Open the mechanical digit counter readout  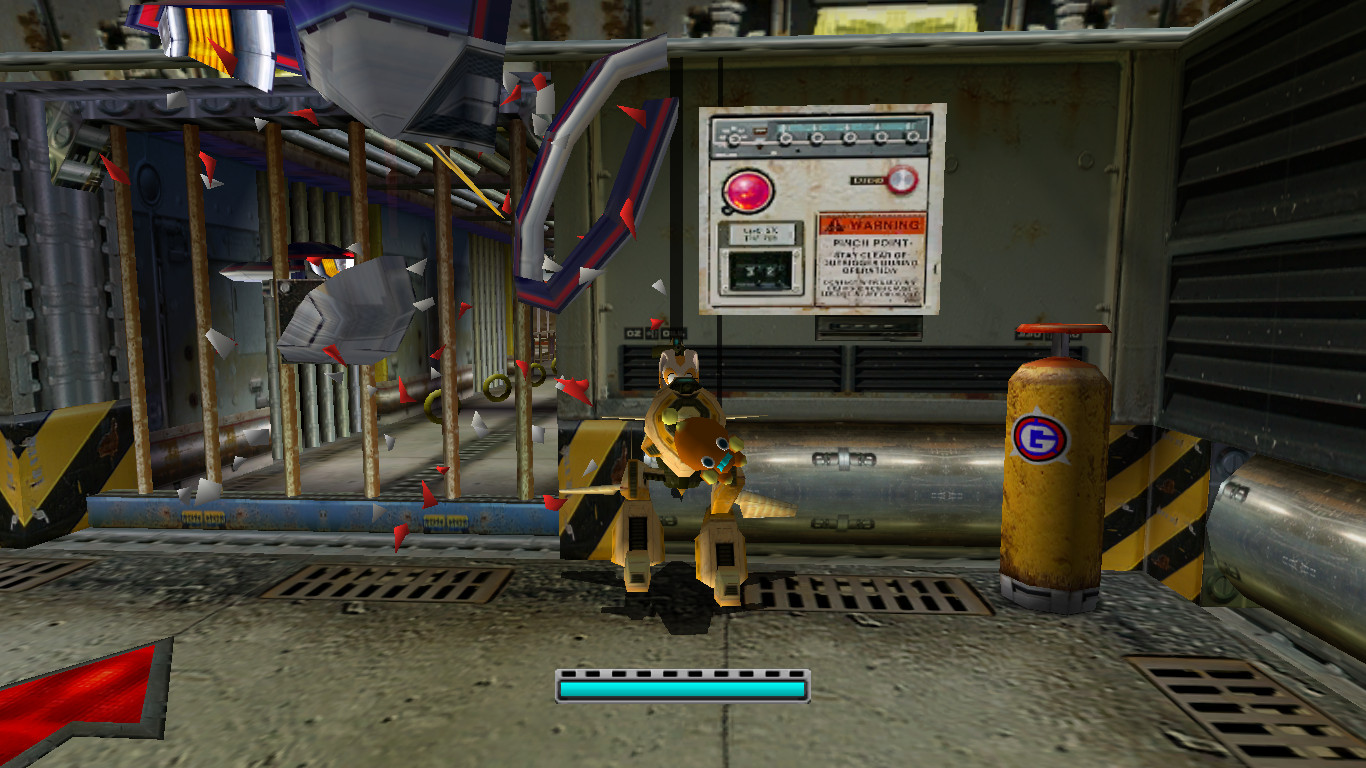(759, 270)
